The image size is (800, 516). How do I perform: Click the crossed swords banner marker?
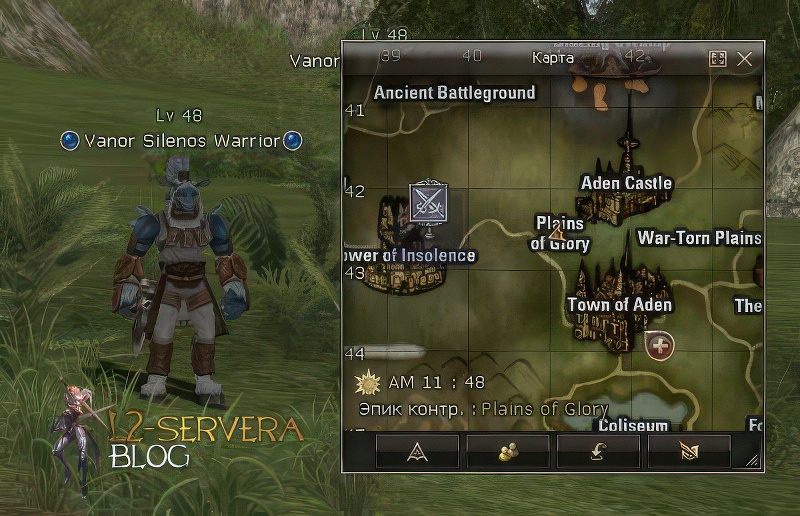click(429, 202)
